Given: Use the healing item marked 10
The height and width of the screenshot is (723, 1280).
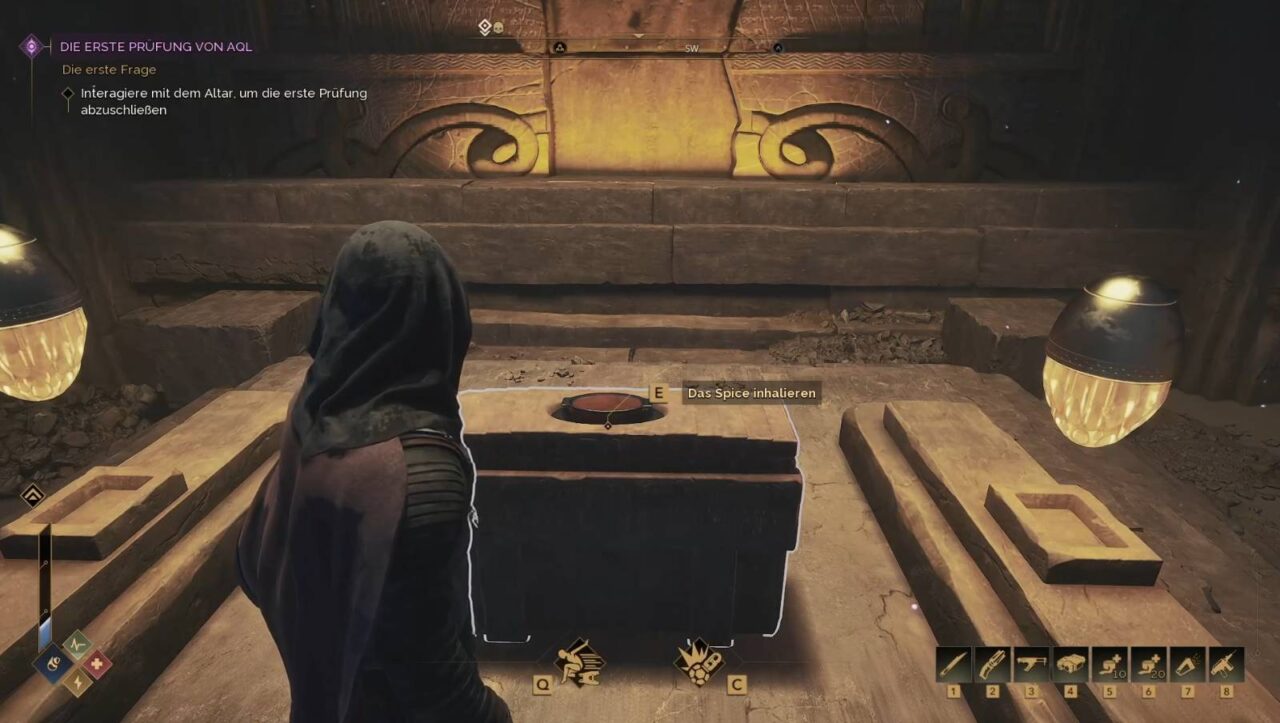Looking at the screenshot, I should [x=1109, y=665].
